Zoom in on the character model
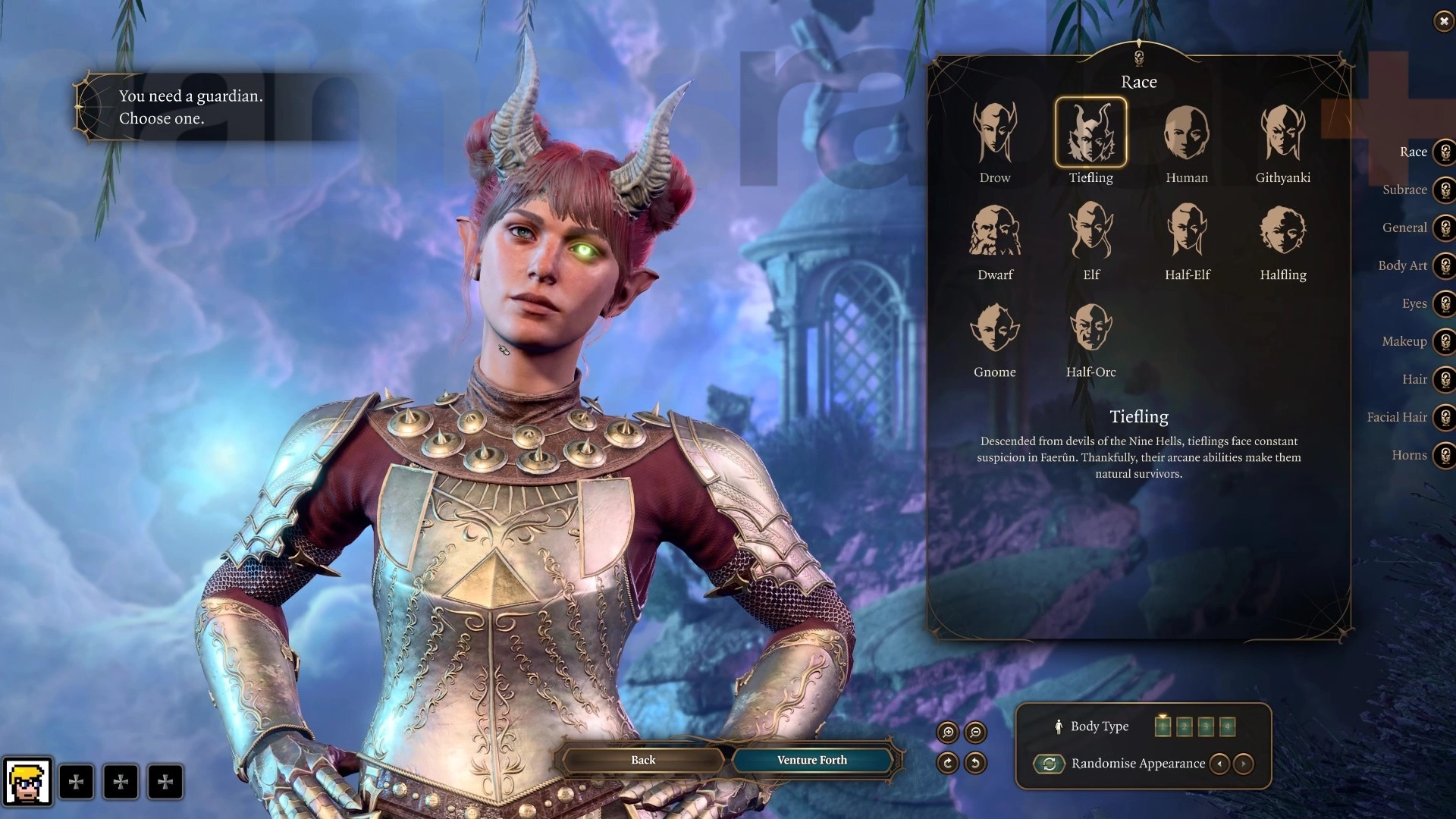Screen dimensions: 1456x819 click(947, 732)
